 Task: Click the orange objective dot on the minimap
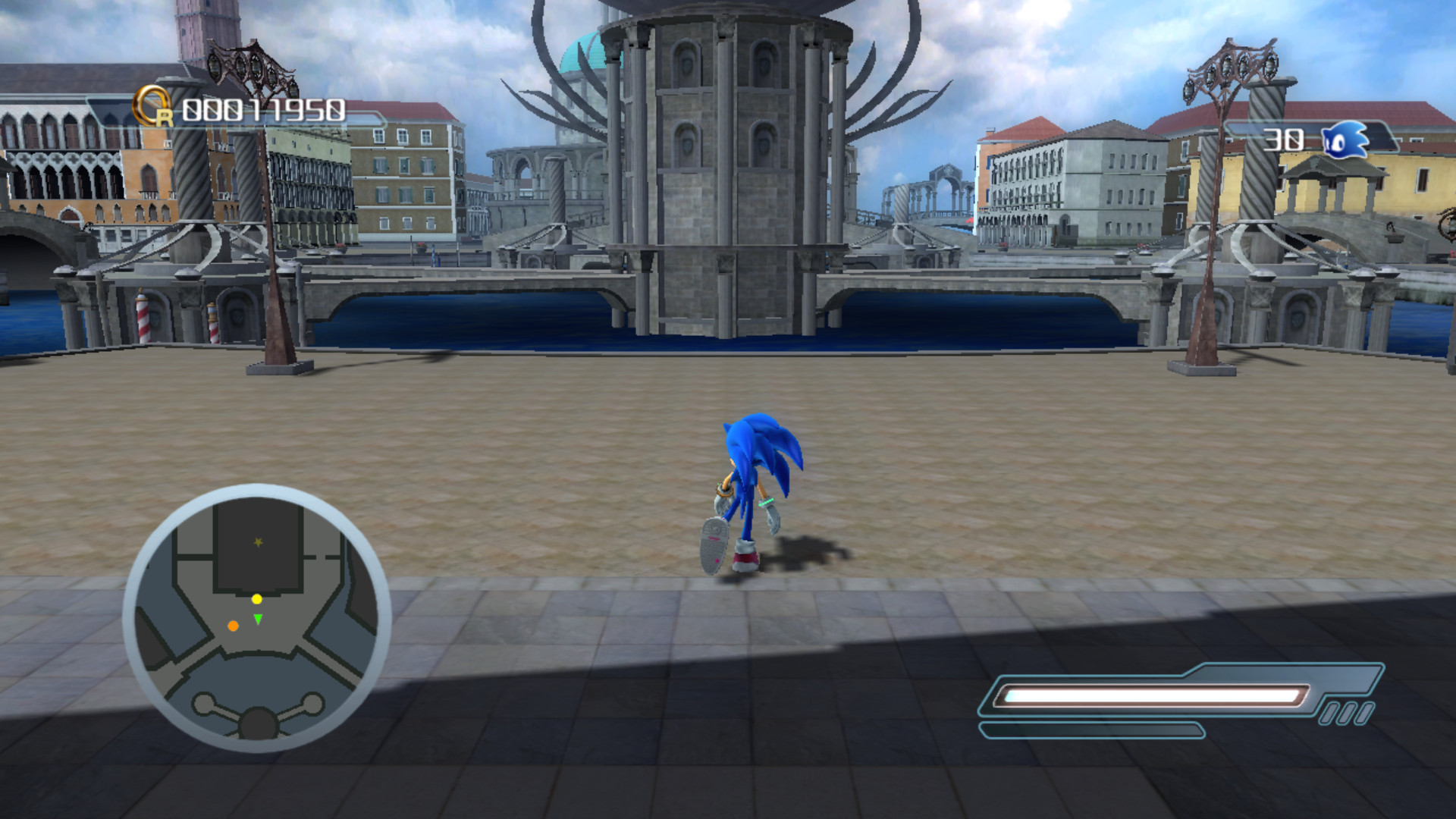coord(233,626)
